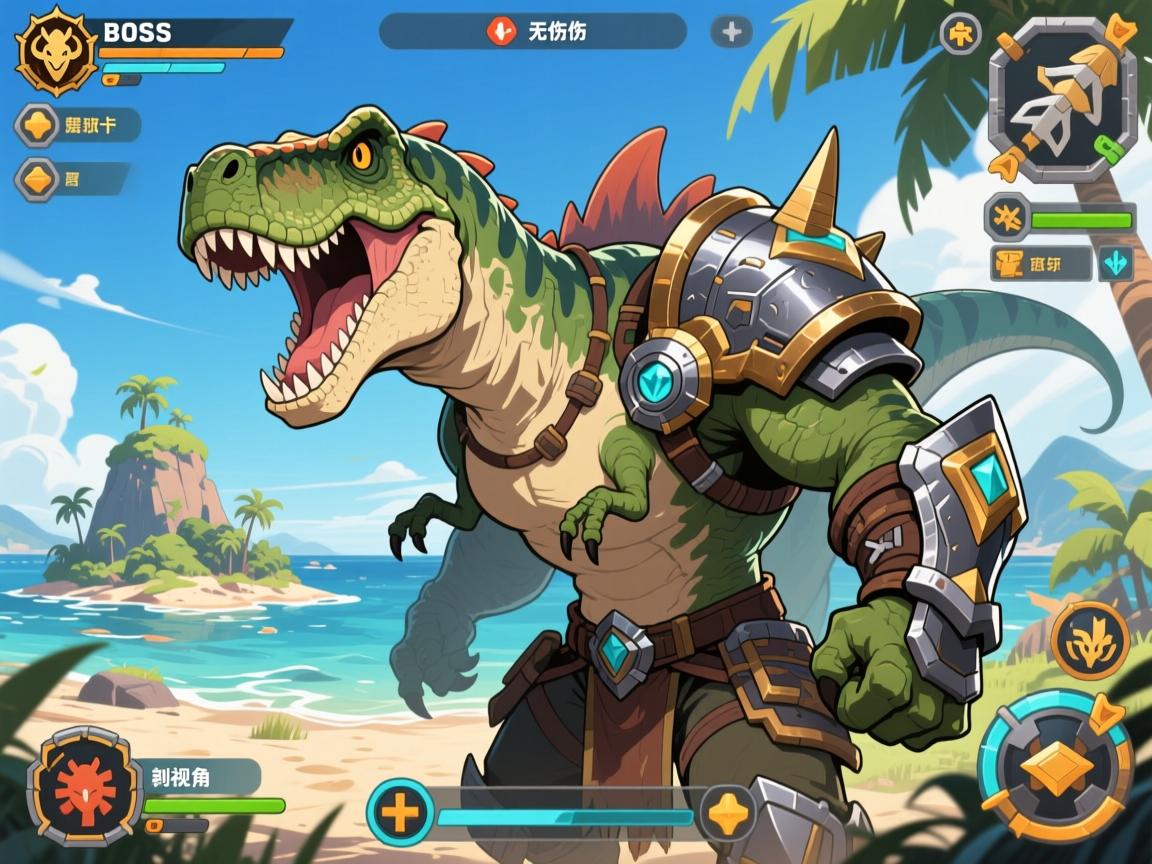The width and height of the screenshot is (1152, 864).
Task: Click the crossed gold icon beside the green bar
Action: click(x=1004, y=217)
